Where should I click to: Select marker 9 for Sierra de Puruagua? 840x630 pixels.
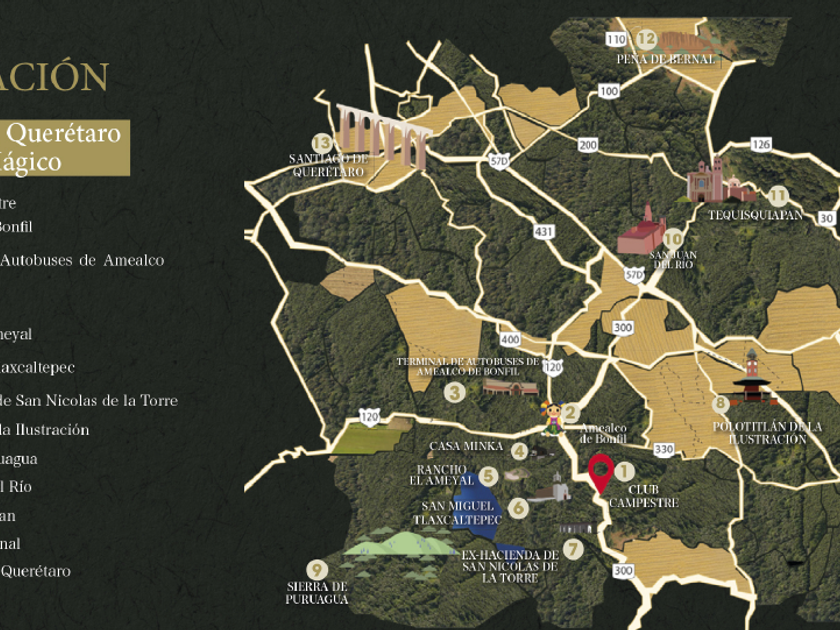pyautogui.click(x=319, y=569)
